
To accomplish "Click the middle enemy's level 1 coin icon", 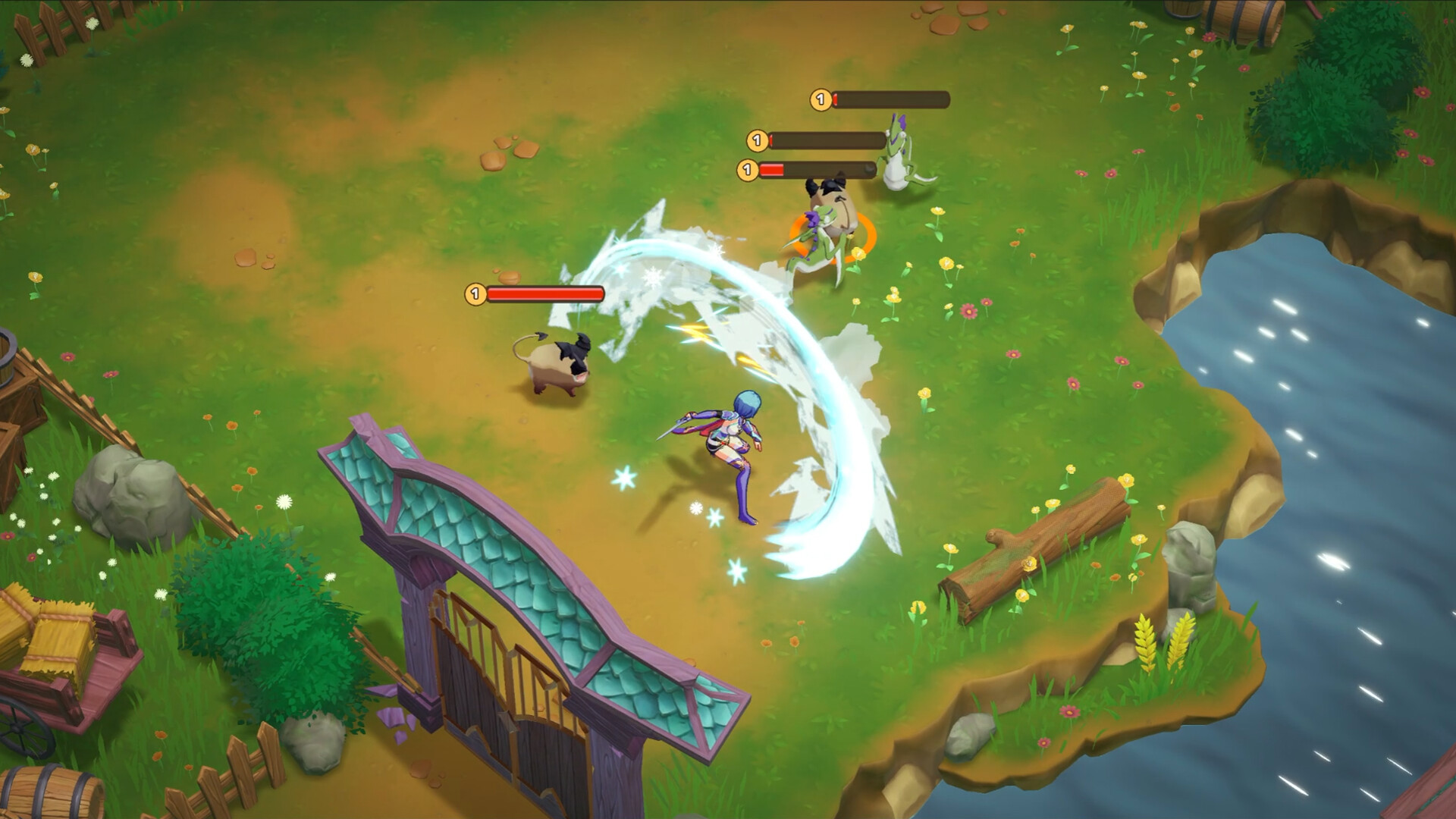I will 756,139.
